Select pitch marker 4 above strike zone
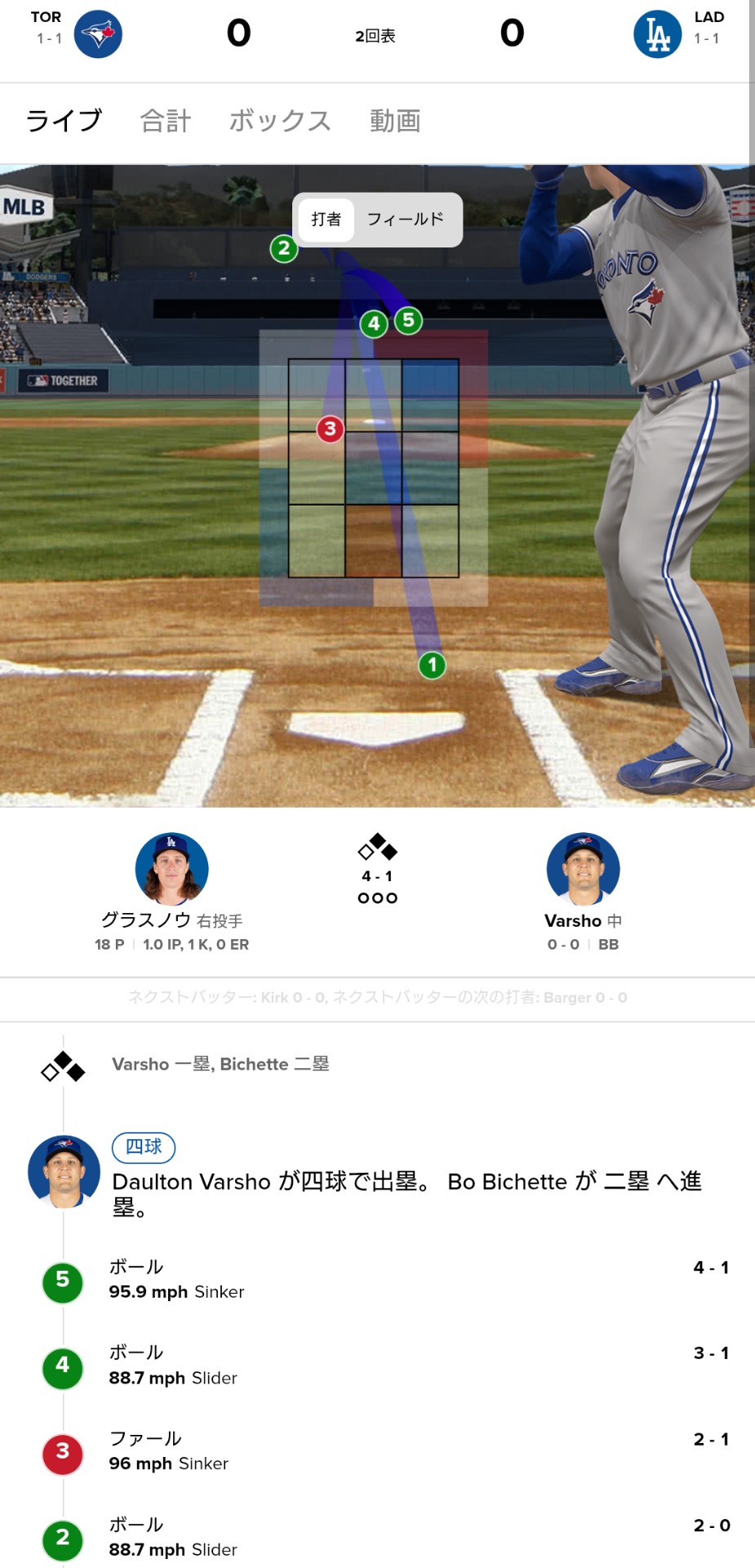755x1568 pixels. tap(374, 323)
